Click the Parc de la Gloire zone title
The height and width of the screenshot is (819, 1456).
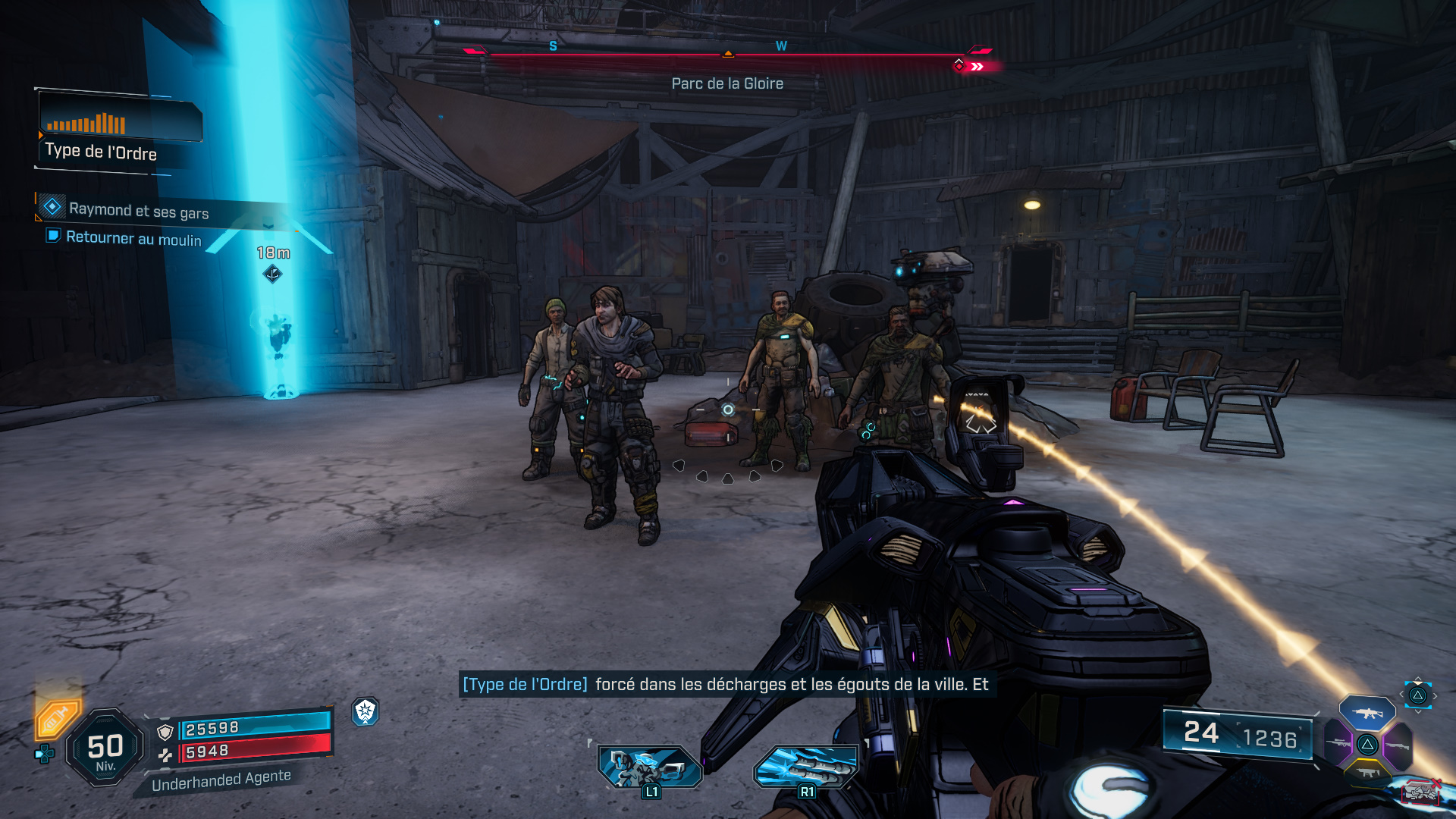click(x=726, y=83)
